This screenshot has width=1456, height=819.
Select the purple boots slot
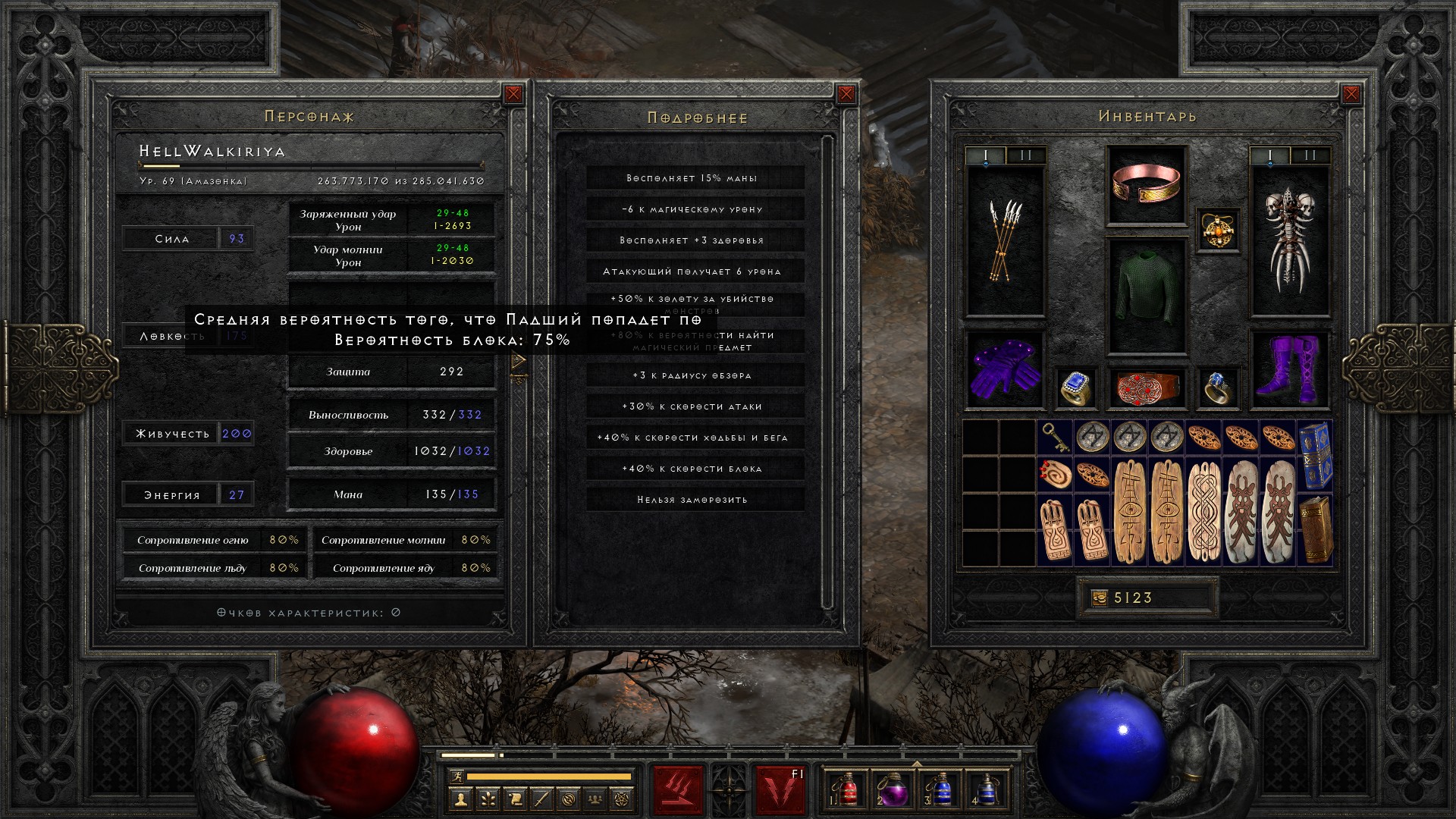(x=1289, y=371)
